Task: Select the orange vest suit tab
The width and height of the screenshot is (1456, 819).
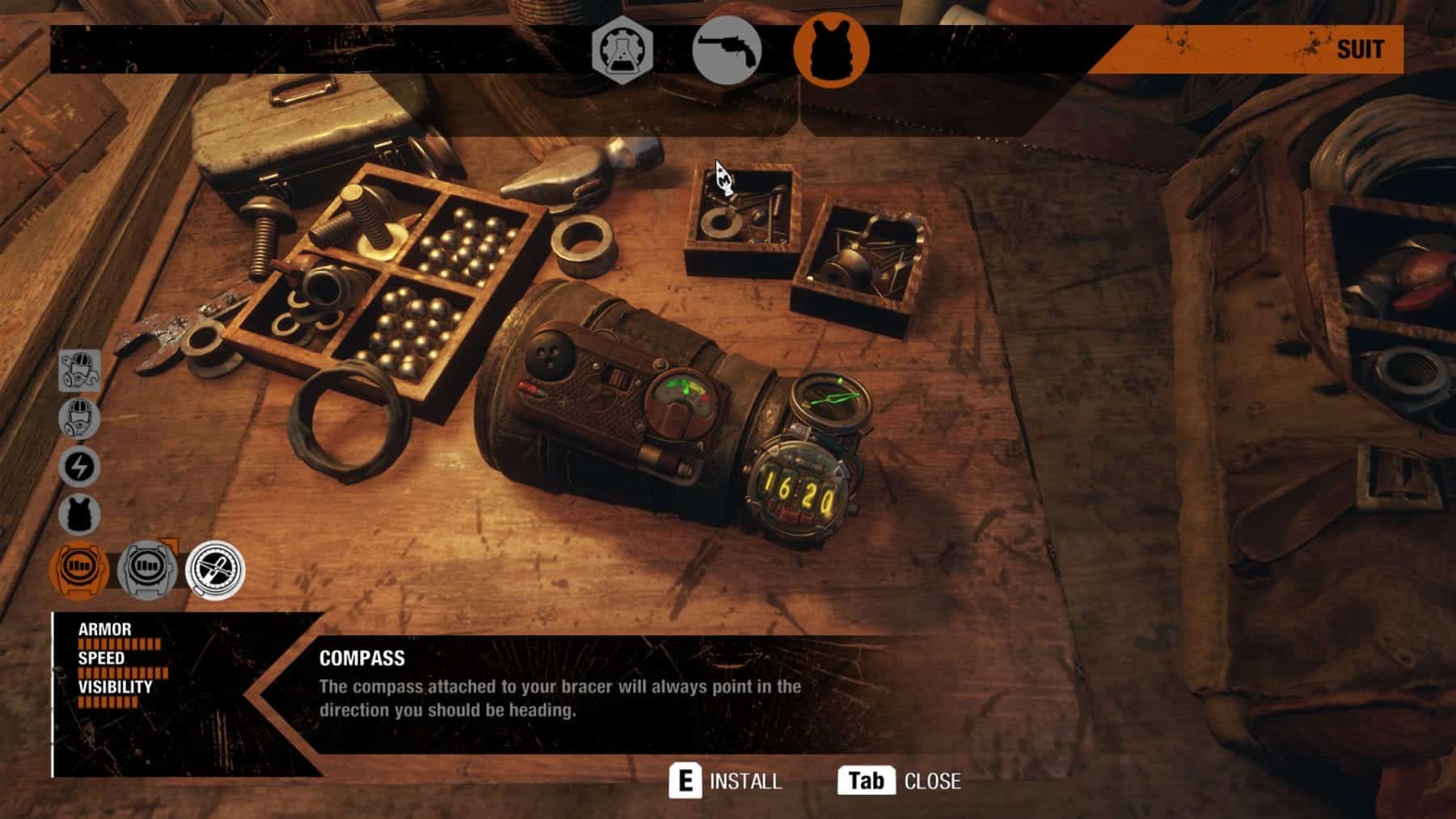Action: pyautogui.click(x=831, y=49)
